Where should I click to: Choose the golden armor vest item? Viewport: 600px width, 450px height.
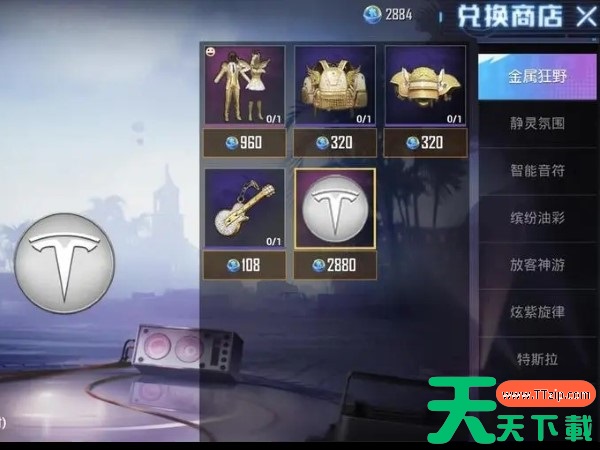(x=334, y=86)
